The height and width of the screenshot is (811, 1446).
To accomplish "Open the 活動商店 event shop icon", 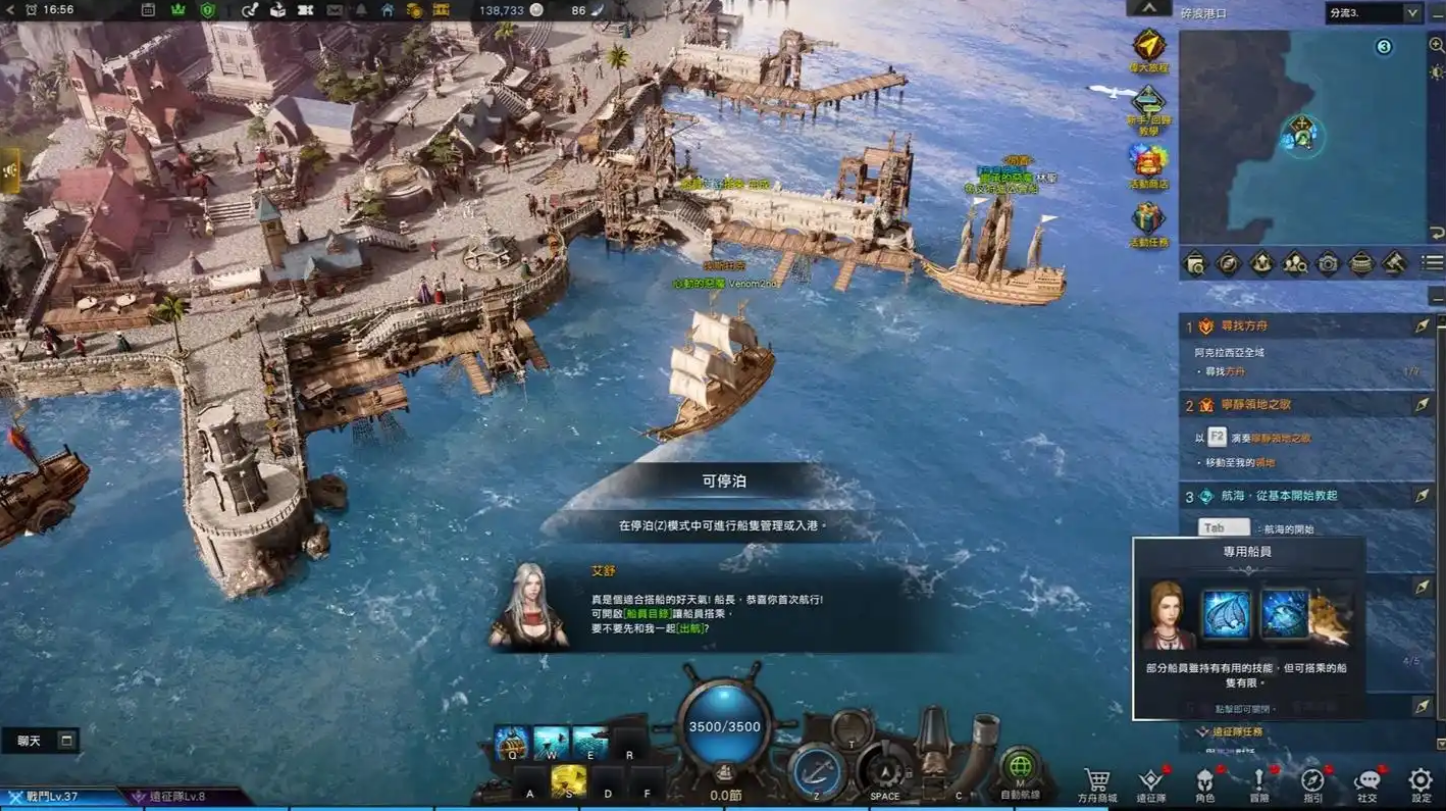I will pos(1149,161).
